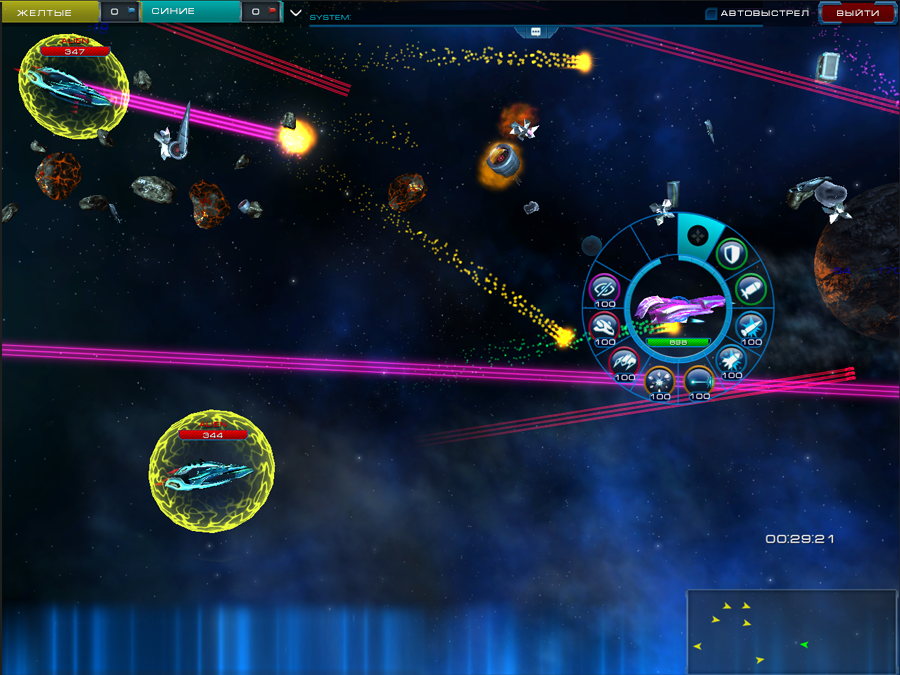Screen dimensions: 900x675
Task: Fire the laser beam ability
Action: (697, 380)
